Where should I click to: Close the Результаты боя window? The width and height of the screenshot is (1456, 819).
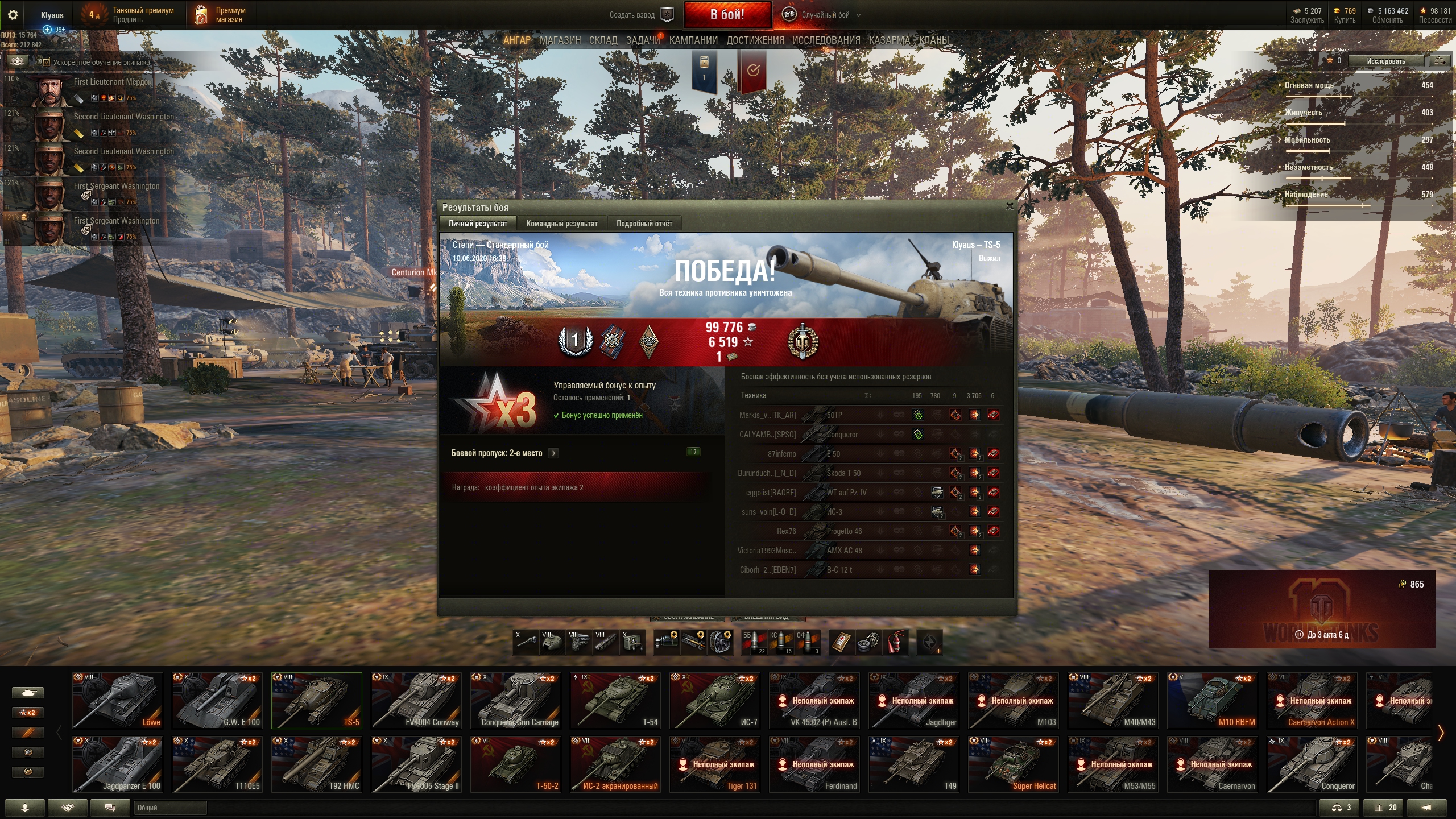point(1010,206)
